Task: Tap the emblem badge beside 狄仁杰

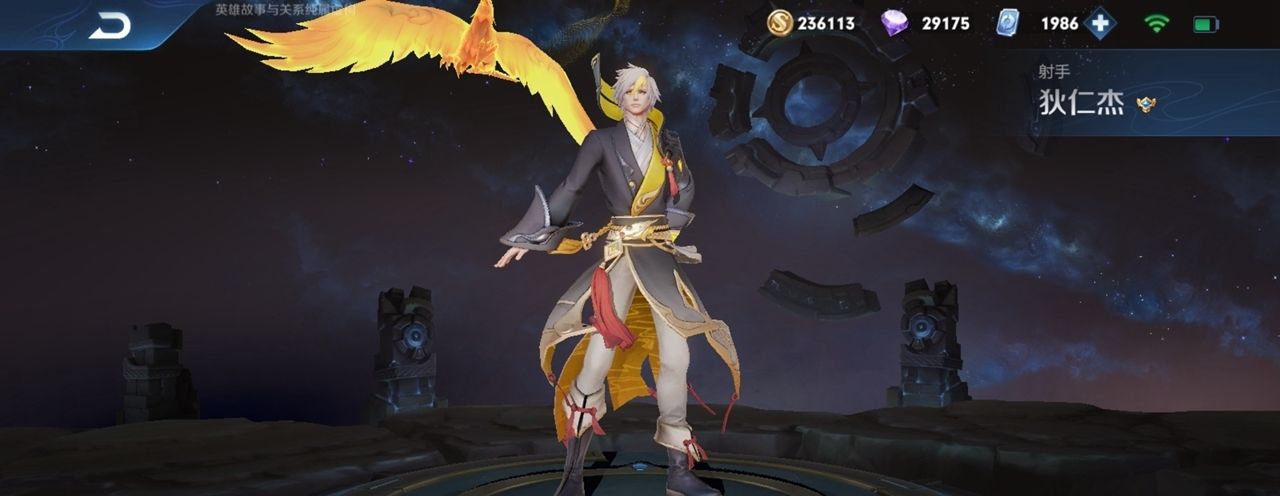Action: [x=1146, y=104]
